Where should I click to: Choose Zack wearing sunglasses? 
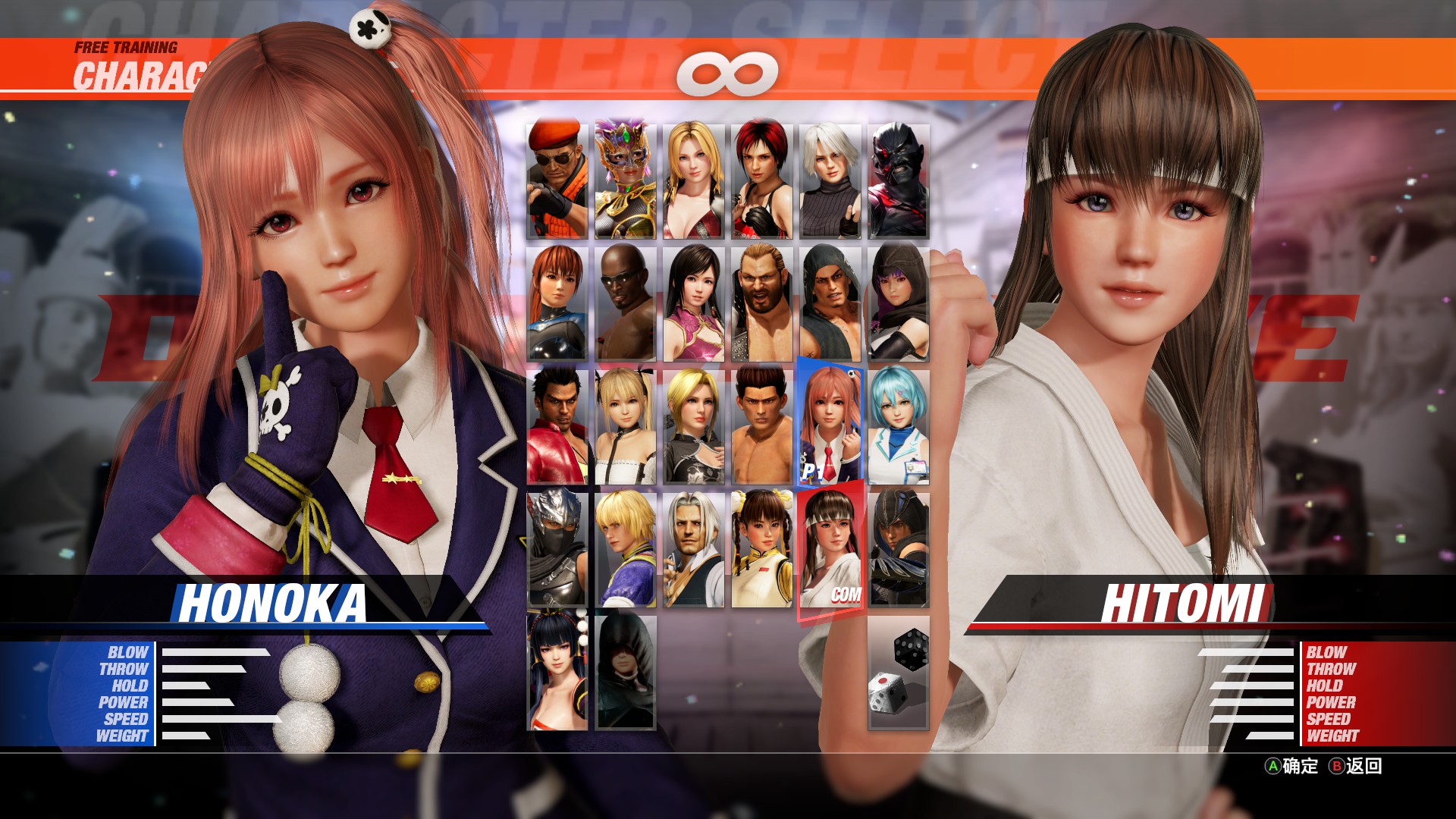coord(626,303)
